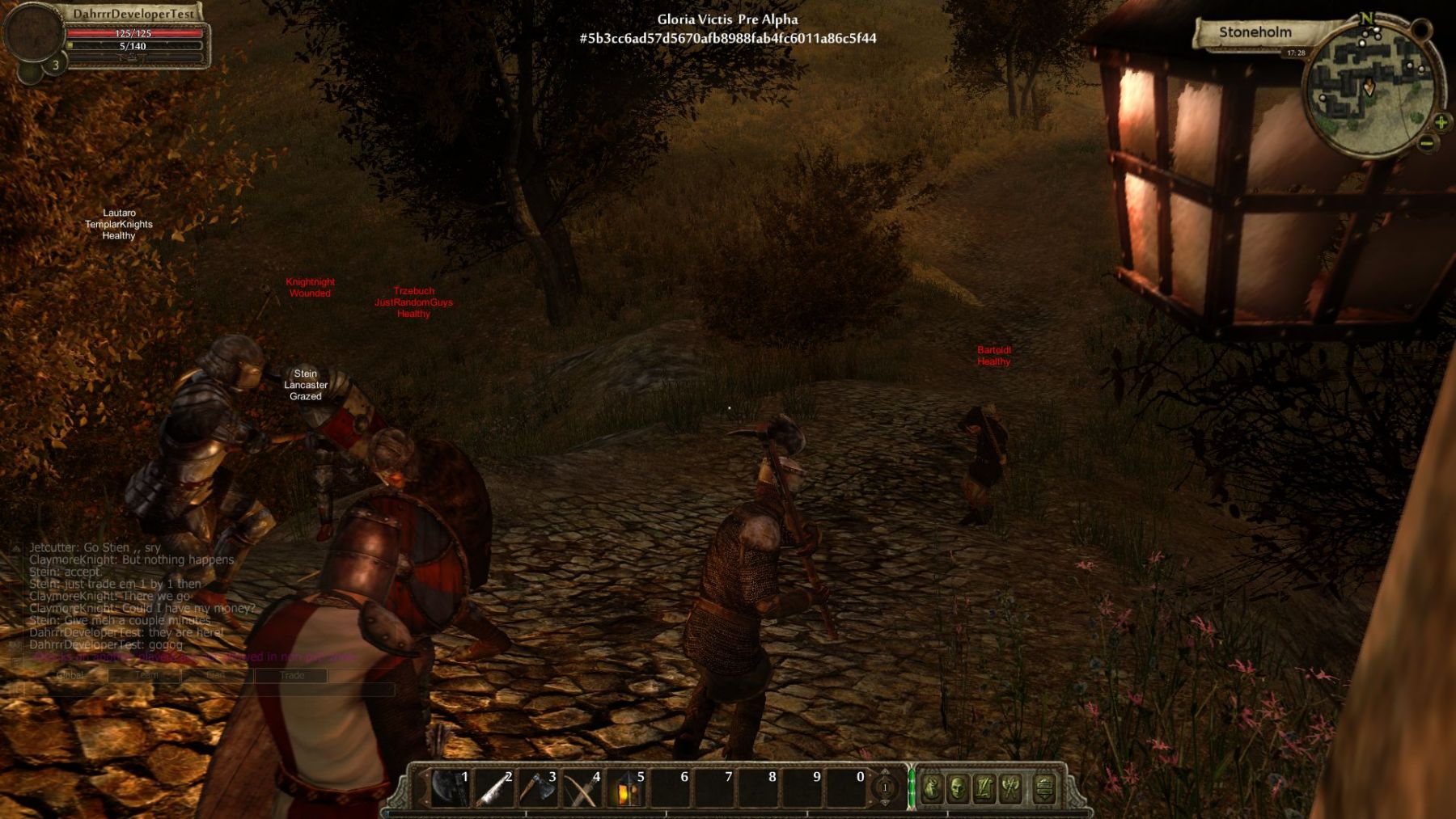The image size is (1456, 819).
Task: Select the battle axe in hotbar slot 1
Action: (x=449, y=788)
